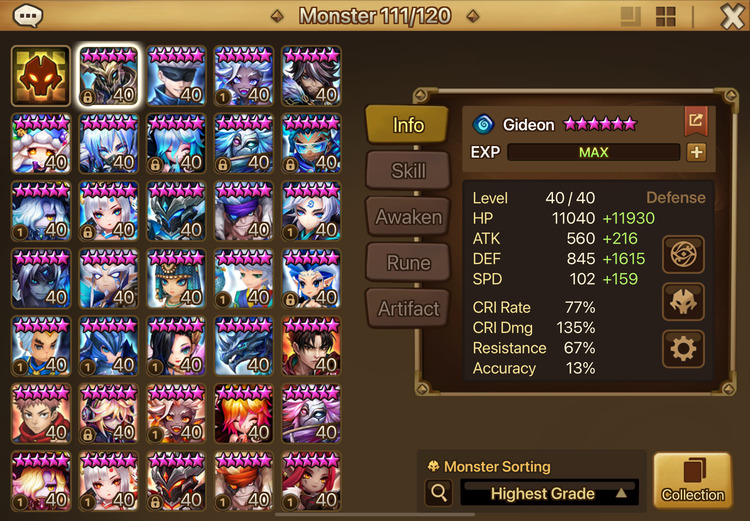The height and width of the screenshot is (521, 750).
Task: Open the gear settings button for Gideon
Action: [x=683, y=349]
